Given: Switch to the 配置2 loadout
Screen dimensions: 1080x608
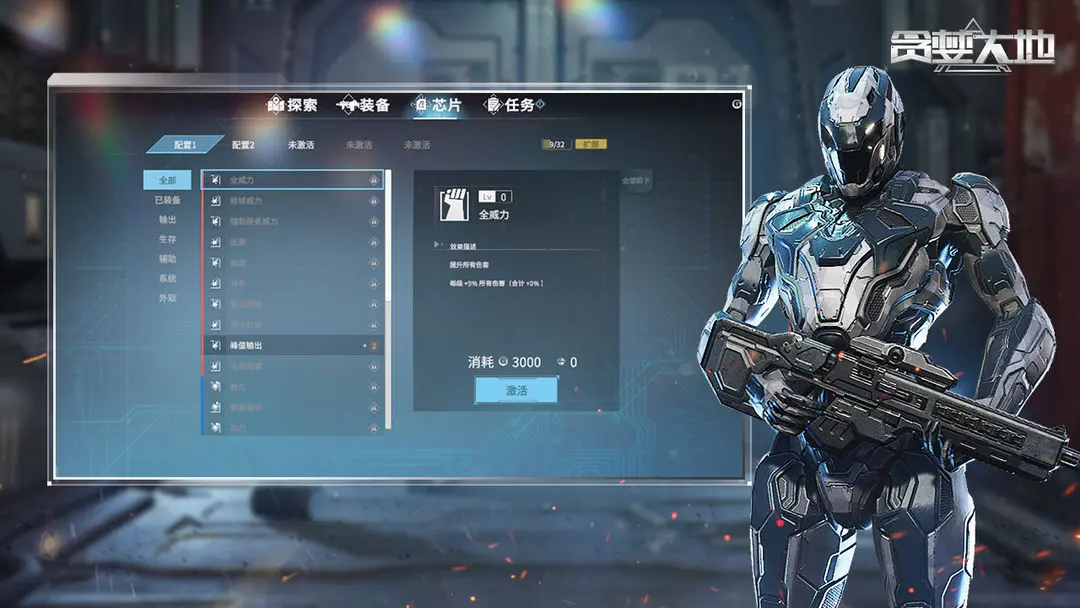Looking at the screenshot, I should click(x=244, y=145).
